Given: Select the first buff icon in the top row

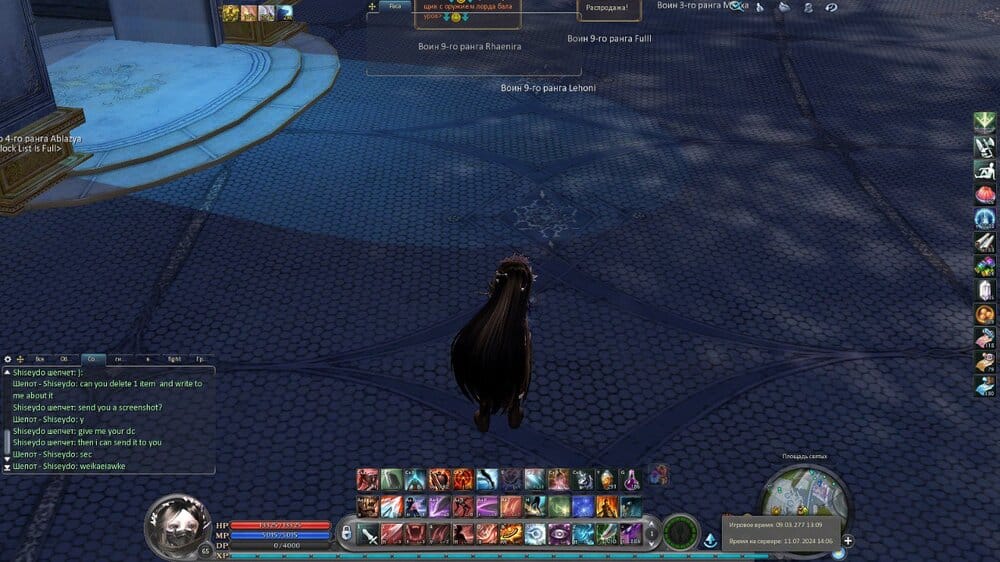Looking at the screenshot, I should [231, 12].
